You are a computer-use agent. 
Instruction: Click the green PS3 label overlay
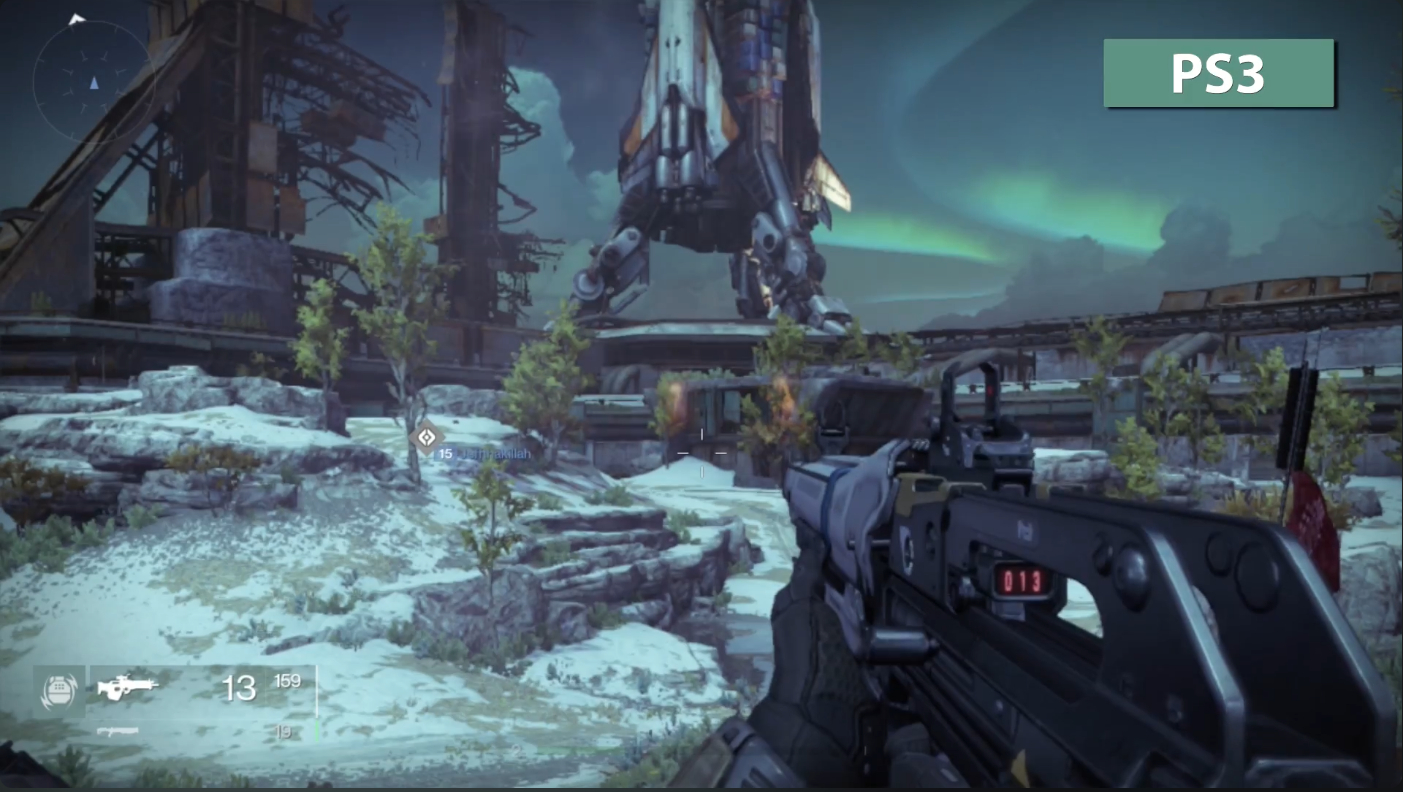tap(1218, 73)
